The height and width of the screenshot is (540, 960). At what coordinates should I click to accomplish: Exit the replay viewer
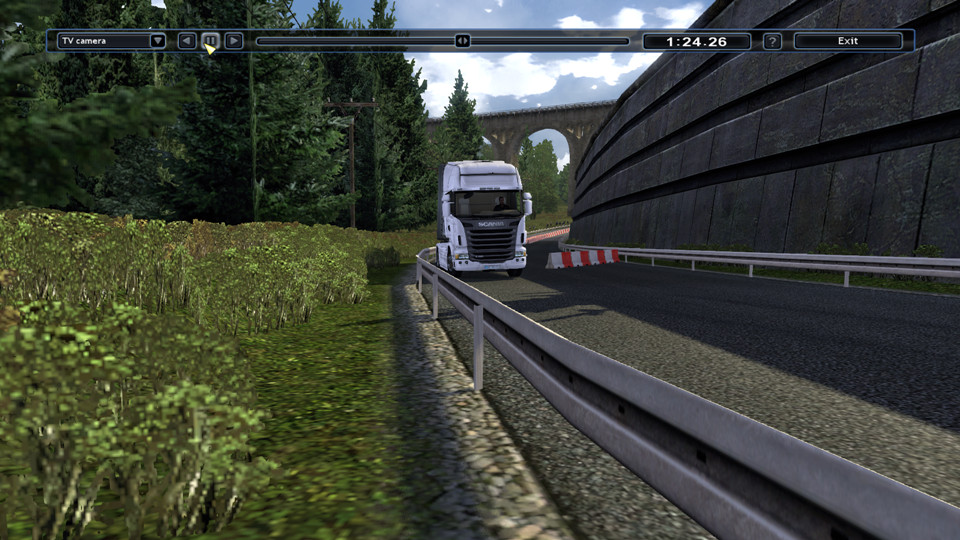click(x=848, y=41)
